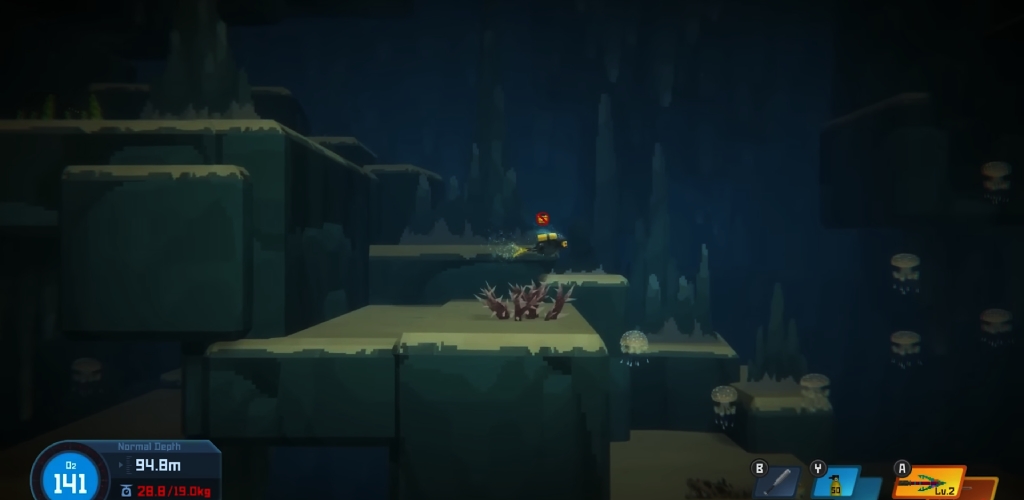Select the Lv.2 harpoon gun slot

tap(928, 484)
